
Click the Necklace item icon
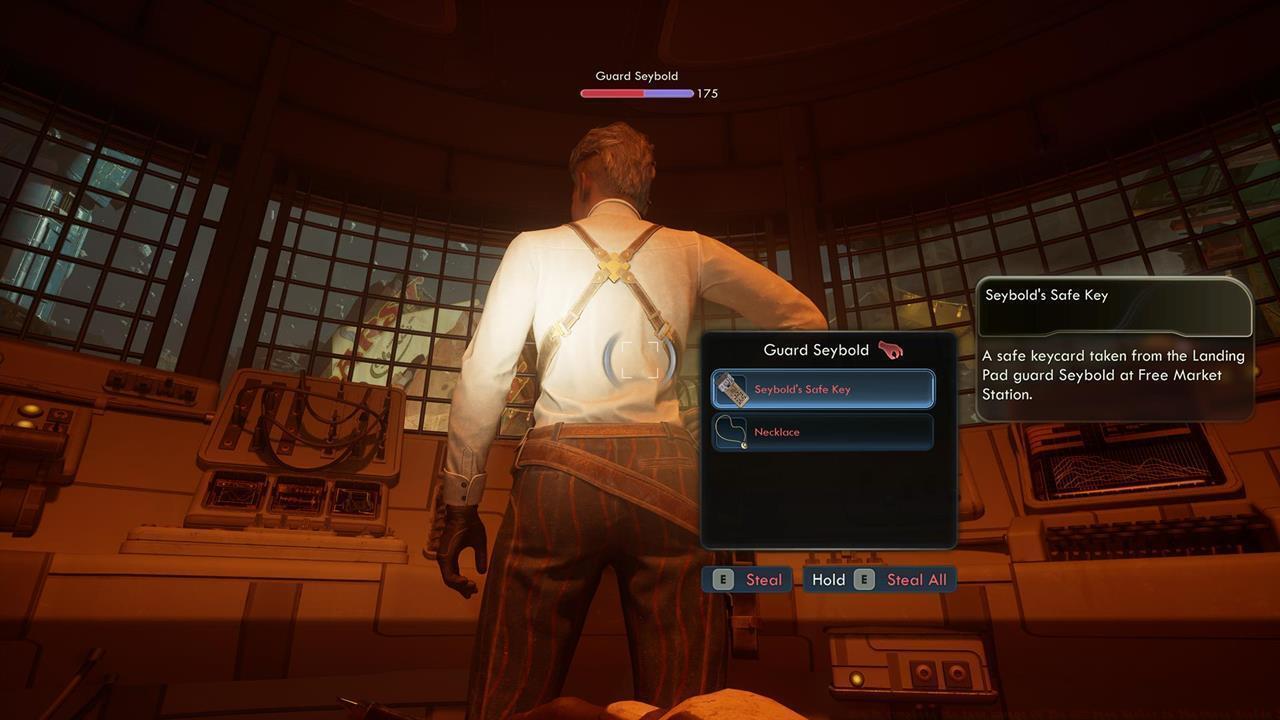pyautogui.click(x=730, y=432)
